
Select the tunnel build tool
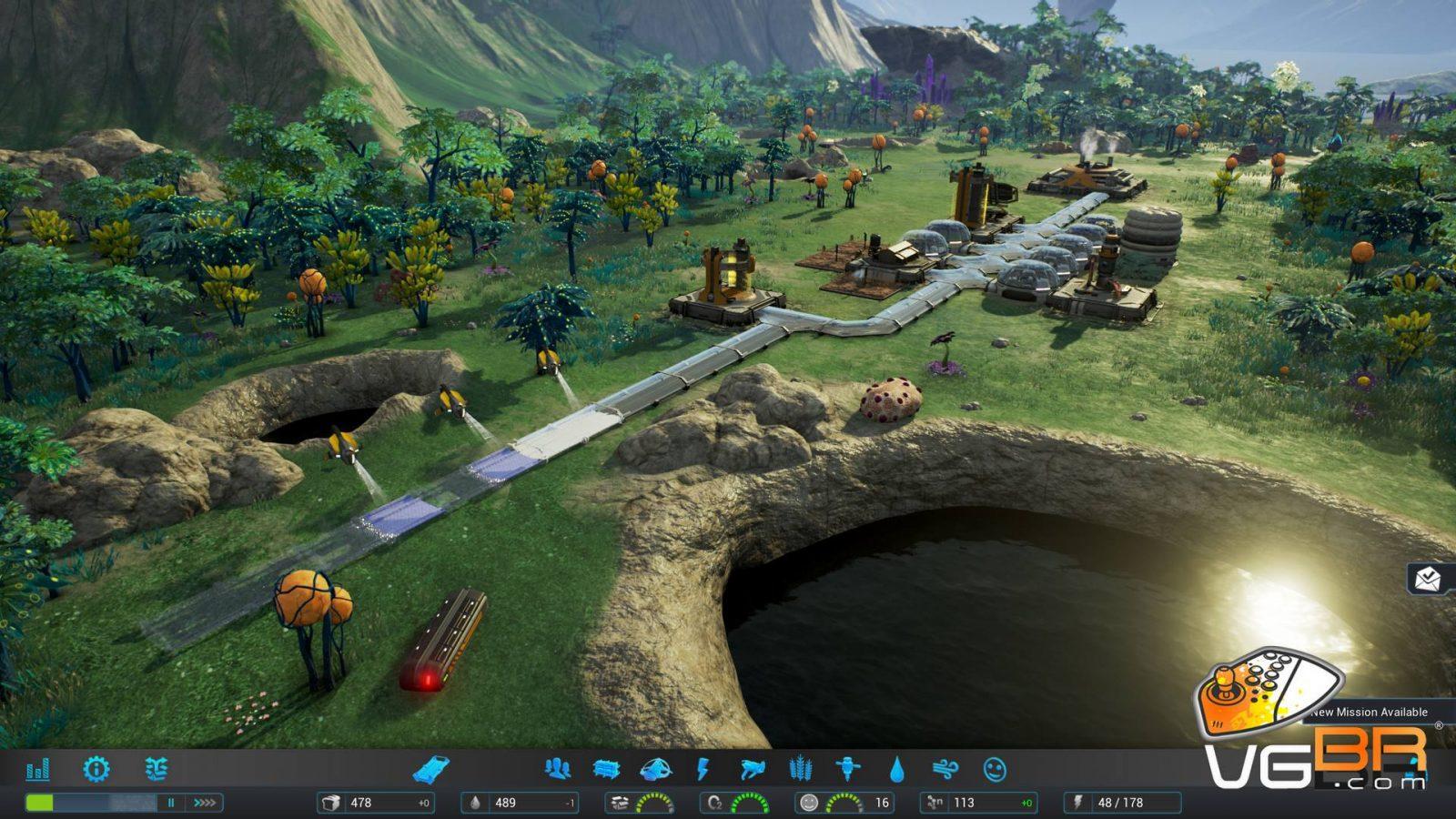click(x=430, y=770)
